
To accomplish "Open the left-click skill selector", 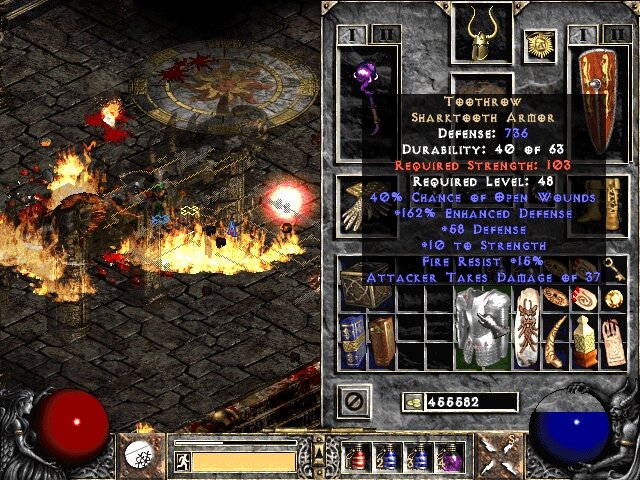I will coord(137,456).
